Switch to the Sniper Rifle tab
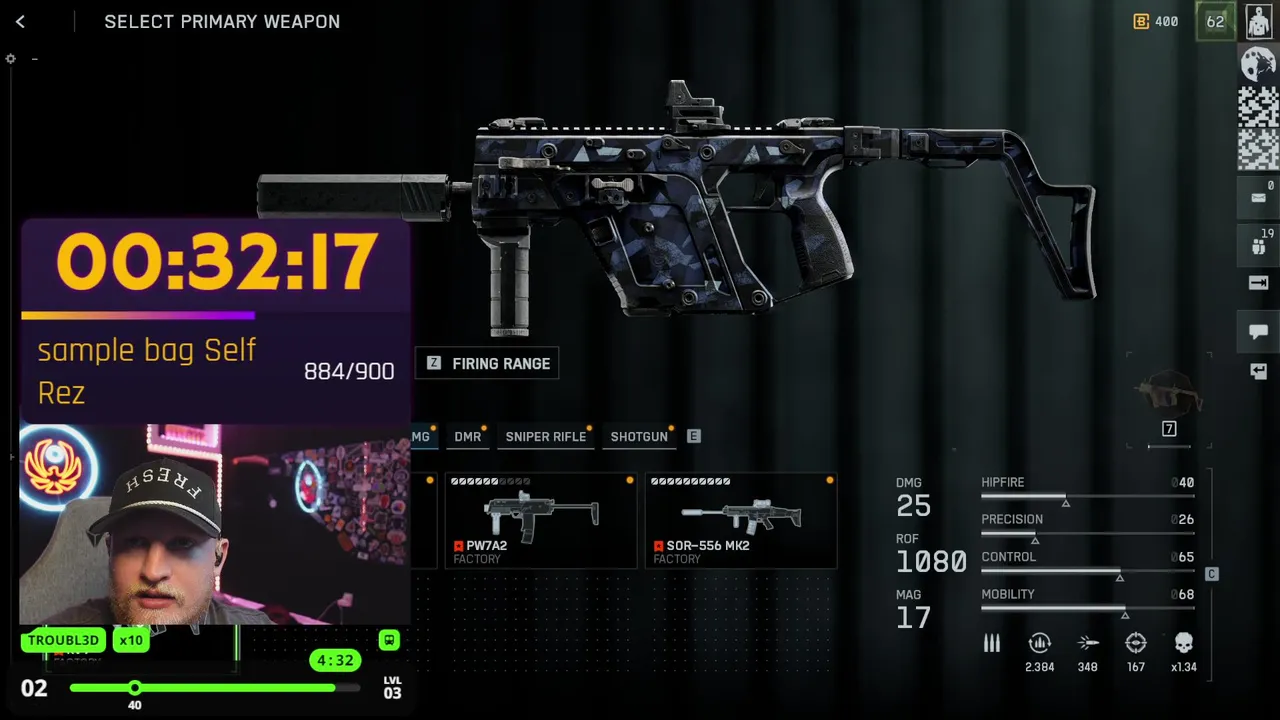This screenshot has height=720, width=1280. [x=545, y=437]
